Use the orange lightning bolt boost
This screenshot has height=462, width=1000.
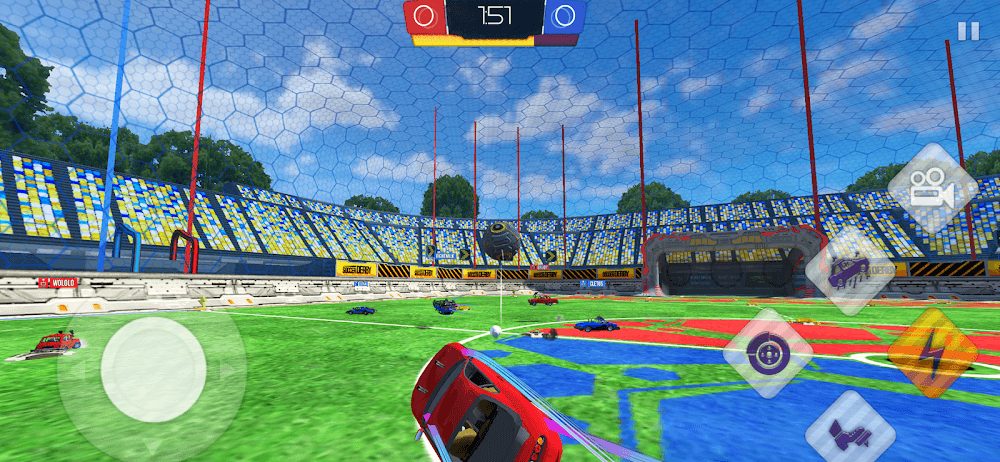[x=931, y=353]
